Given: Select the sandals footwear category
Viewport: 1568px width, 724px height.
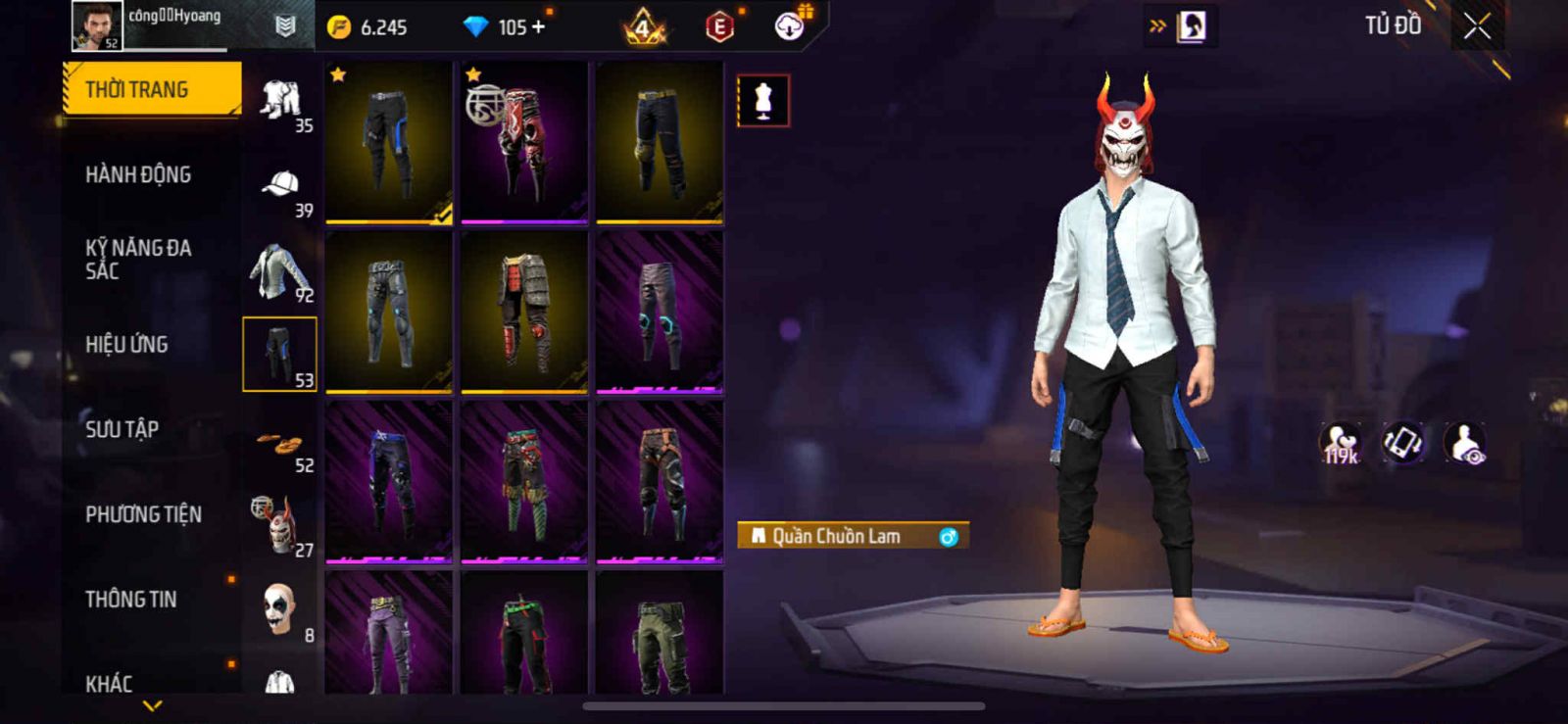Looking at the screenshot, I should [280, 443].
